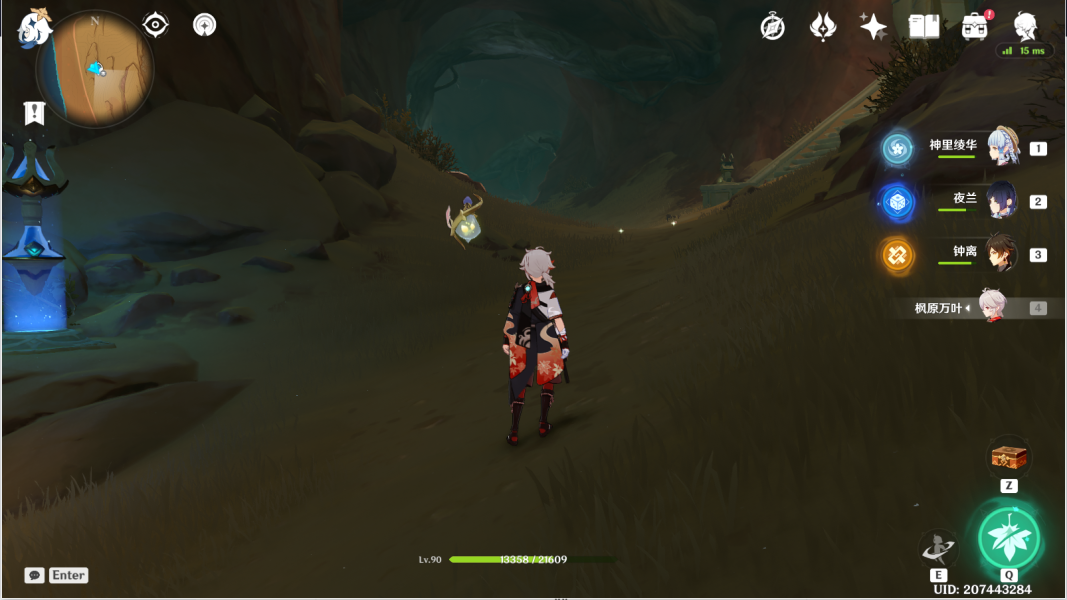The height and width of the screenshot is (600, 1067).
Task: Activate the Elemental Skill icon
Action: pyautogui.click(x=938, y=548)
